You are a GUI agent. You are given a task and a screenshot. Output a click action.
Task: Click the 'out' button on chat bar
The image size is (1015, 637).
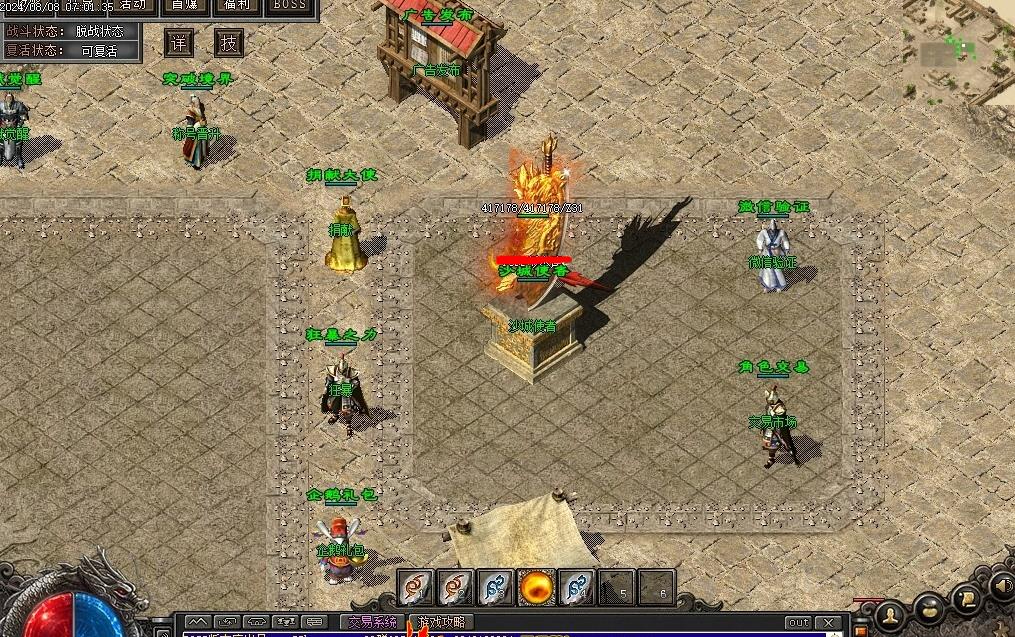pyautogui.click(x=798, y=623)
